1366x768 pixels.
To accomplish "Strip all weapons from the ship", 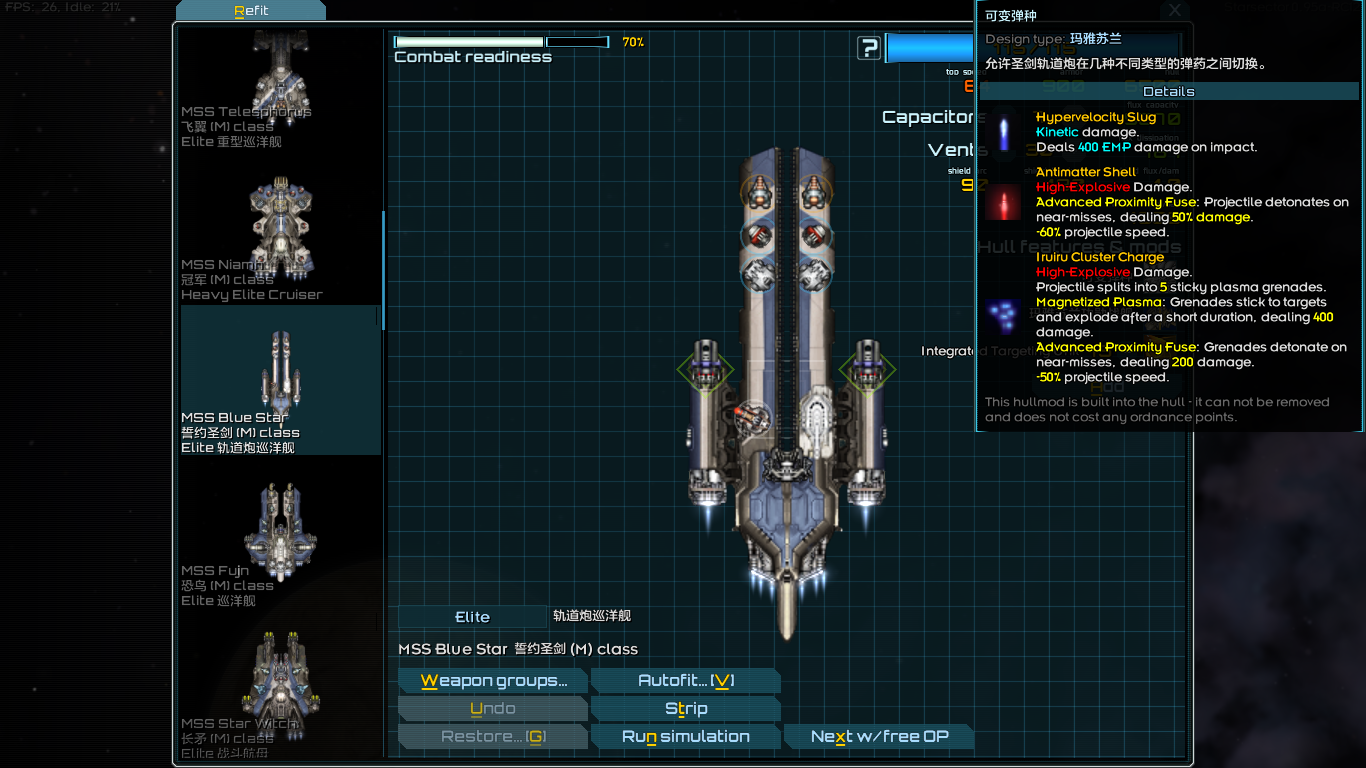I will tap(685, 709).
